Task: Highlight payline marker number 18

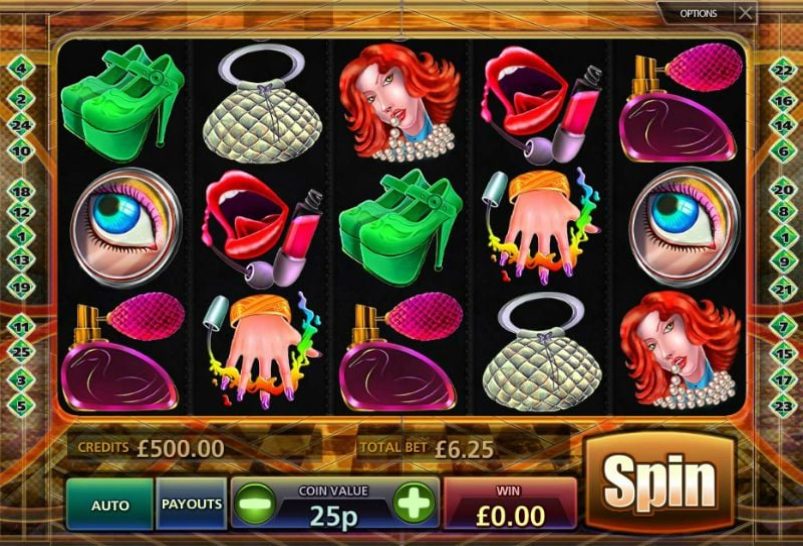Action: tap(20, 191)
